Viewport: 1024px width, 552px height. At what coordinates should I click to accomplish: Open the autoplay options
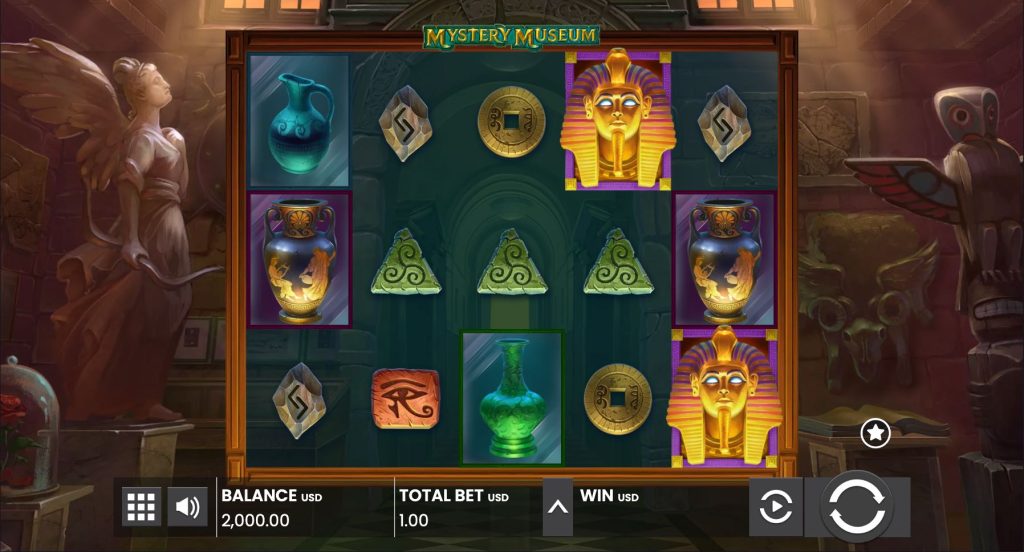[775, 507]
